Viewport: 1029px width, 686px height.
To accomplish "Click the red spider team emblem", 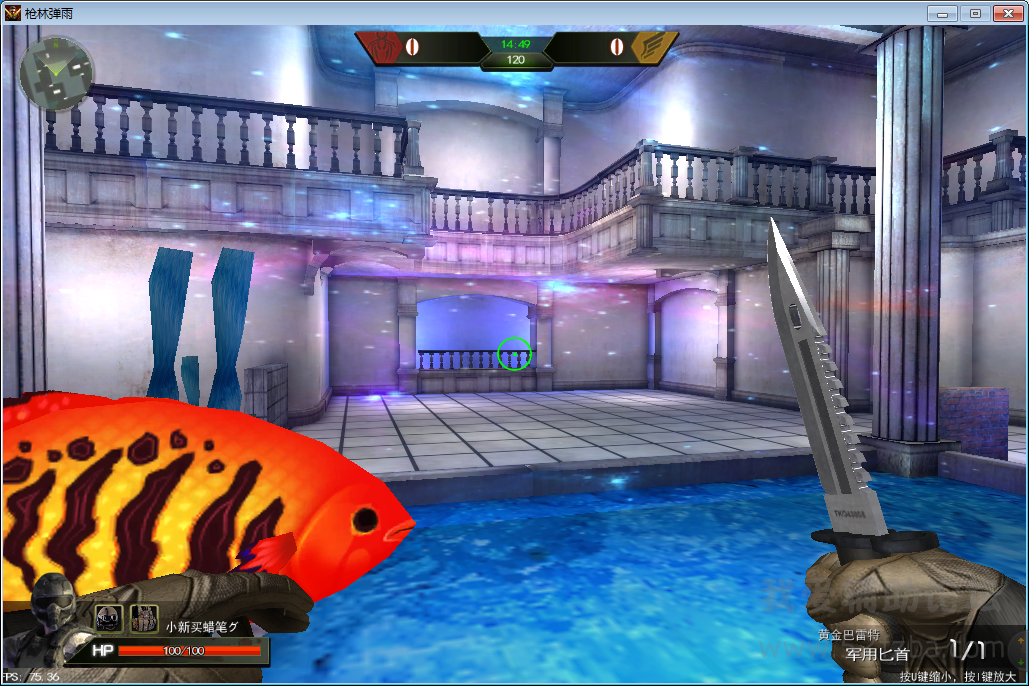I will coord(384,46).
